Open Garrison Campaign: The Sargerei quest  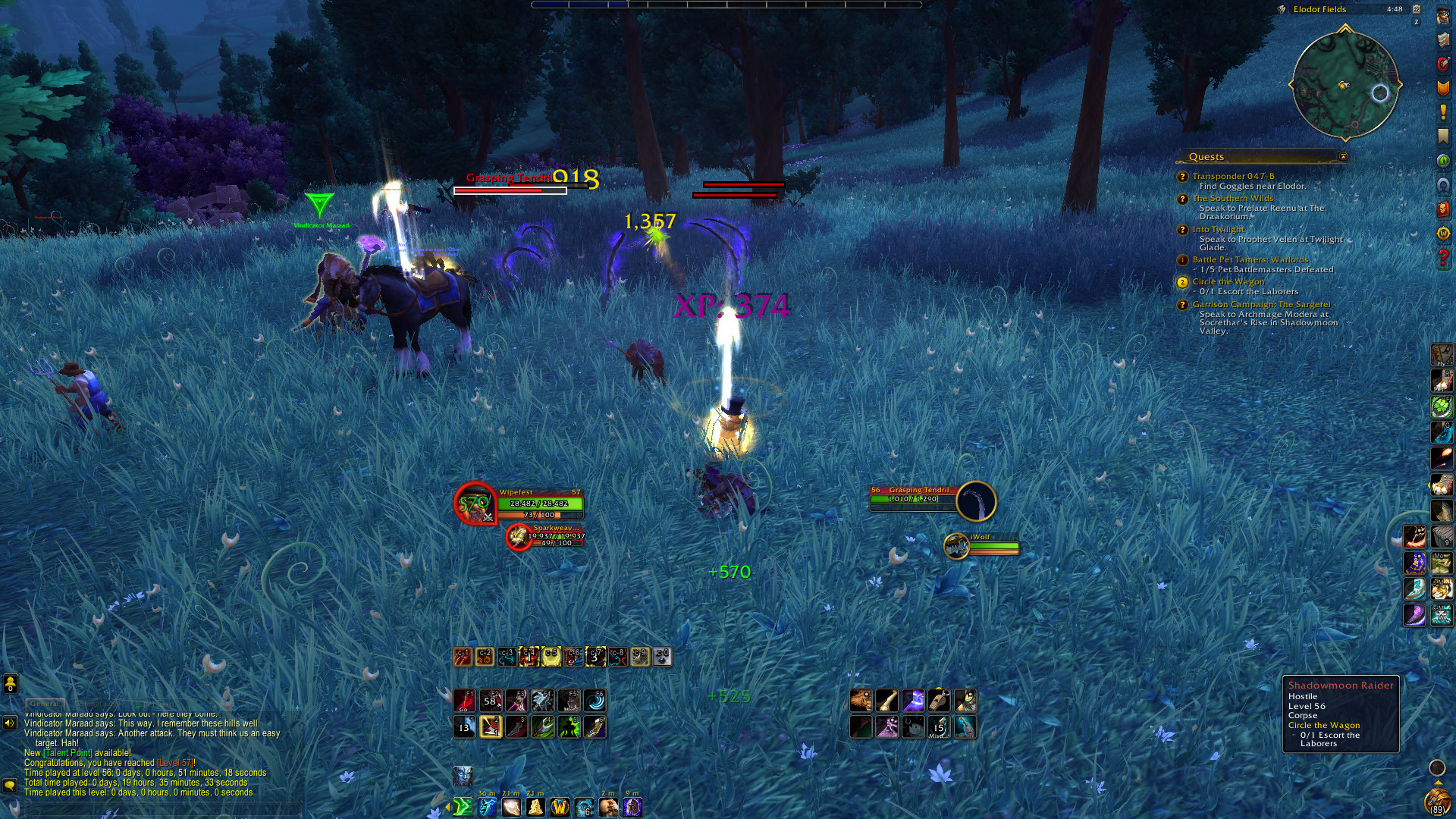(x=1260, y=305)
